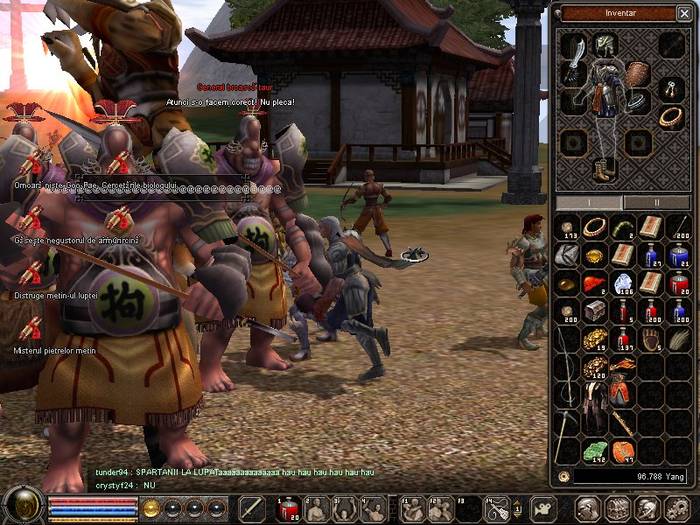Click the bear paw item

click(651, 339)
